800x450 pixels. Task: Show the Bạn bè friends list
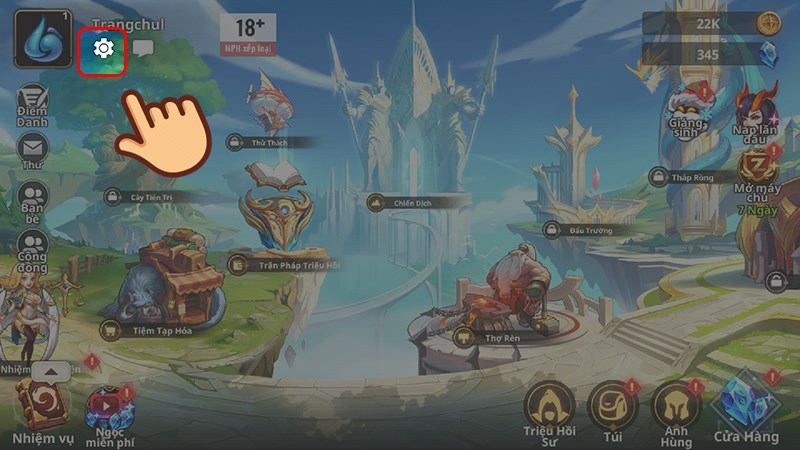pyautogui.click(x=33, y=199)
